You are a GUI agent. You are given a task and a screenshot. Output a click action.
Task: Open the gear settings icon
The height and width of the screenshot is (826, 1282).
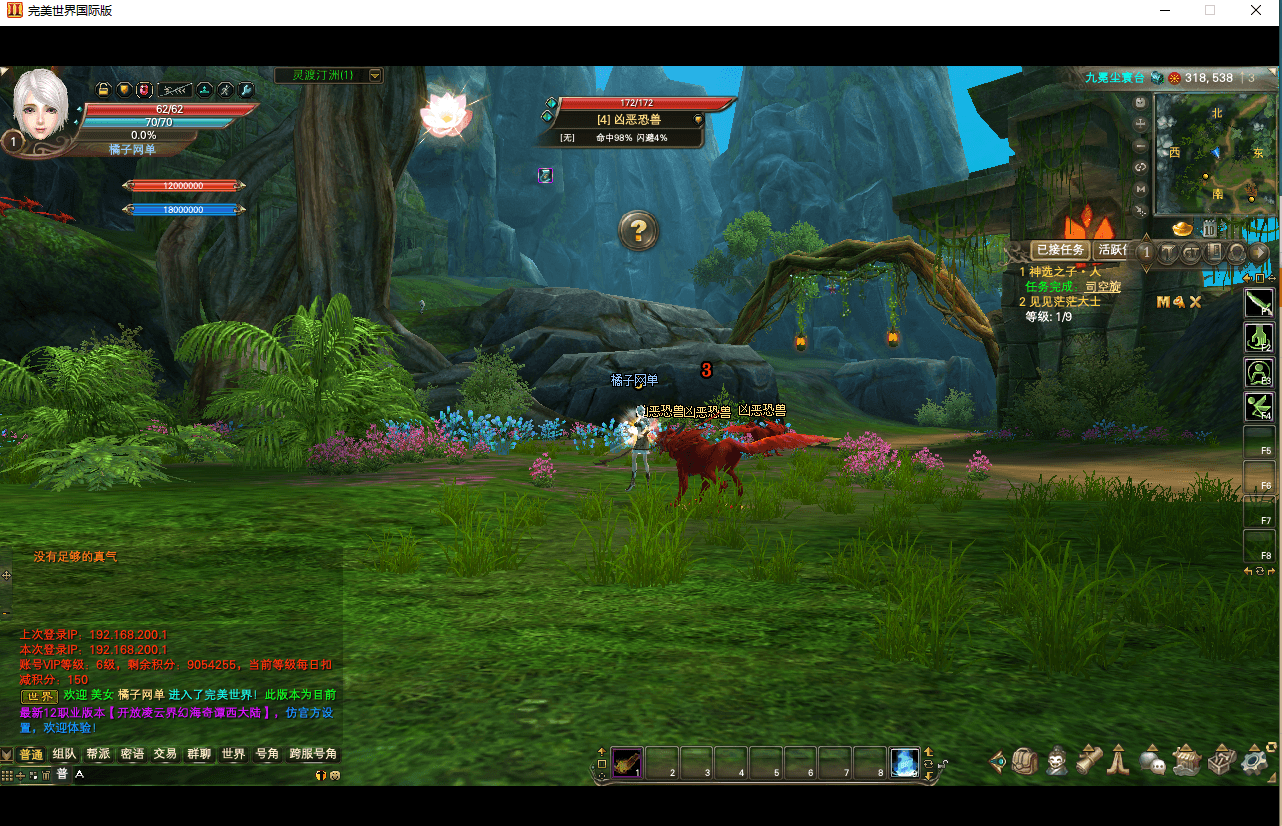1255,762
